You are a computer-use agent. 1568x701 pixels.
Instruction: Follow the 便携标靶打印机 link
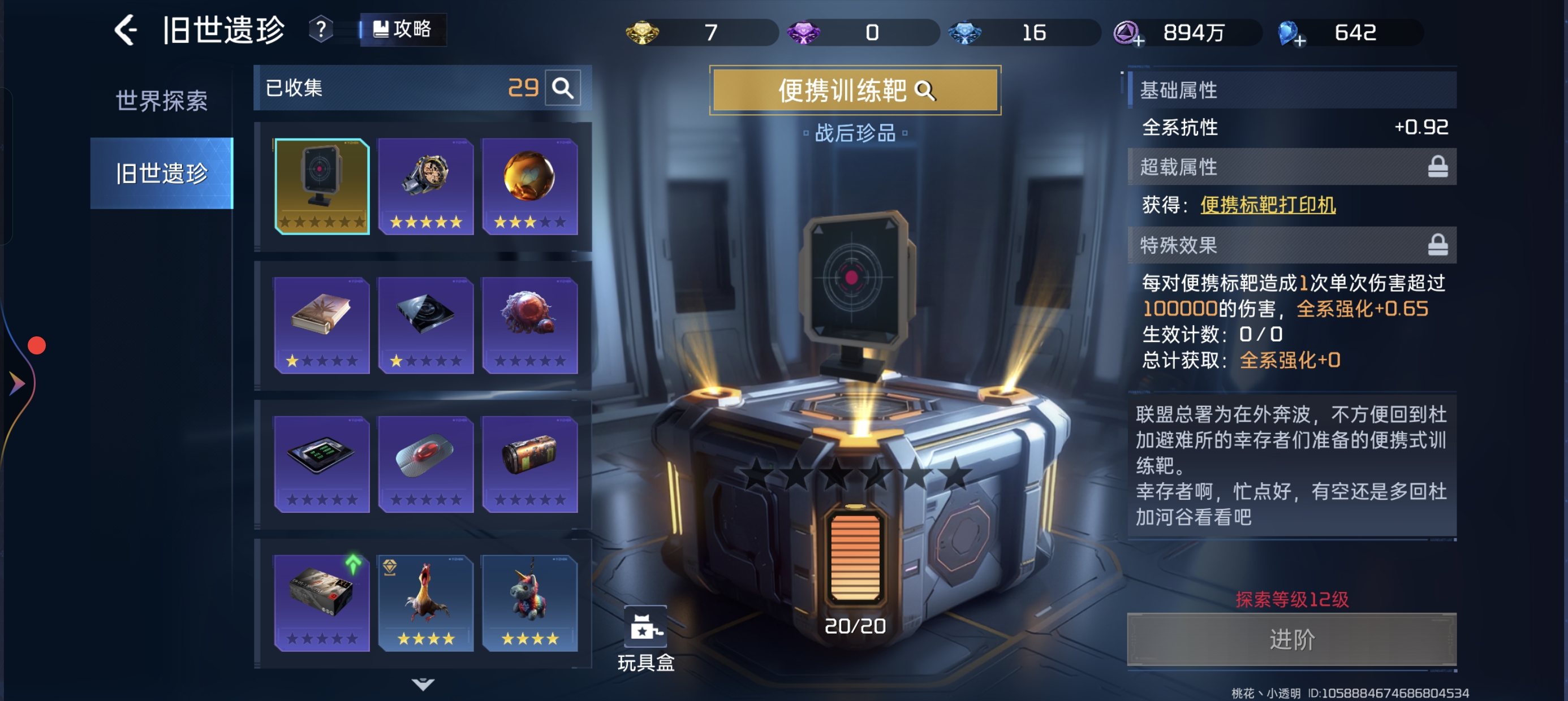coord(1267,205)
